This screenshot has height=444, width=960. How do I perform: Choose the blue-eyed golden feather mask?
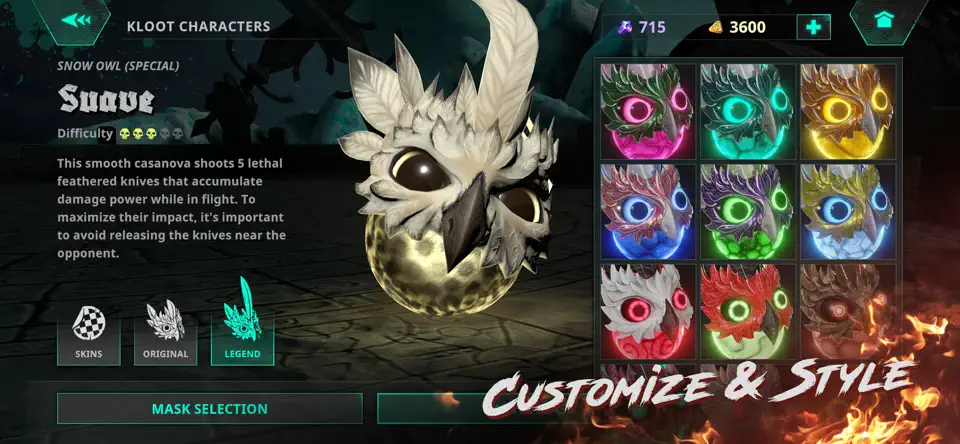847,210
